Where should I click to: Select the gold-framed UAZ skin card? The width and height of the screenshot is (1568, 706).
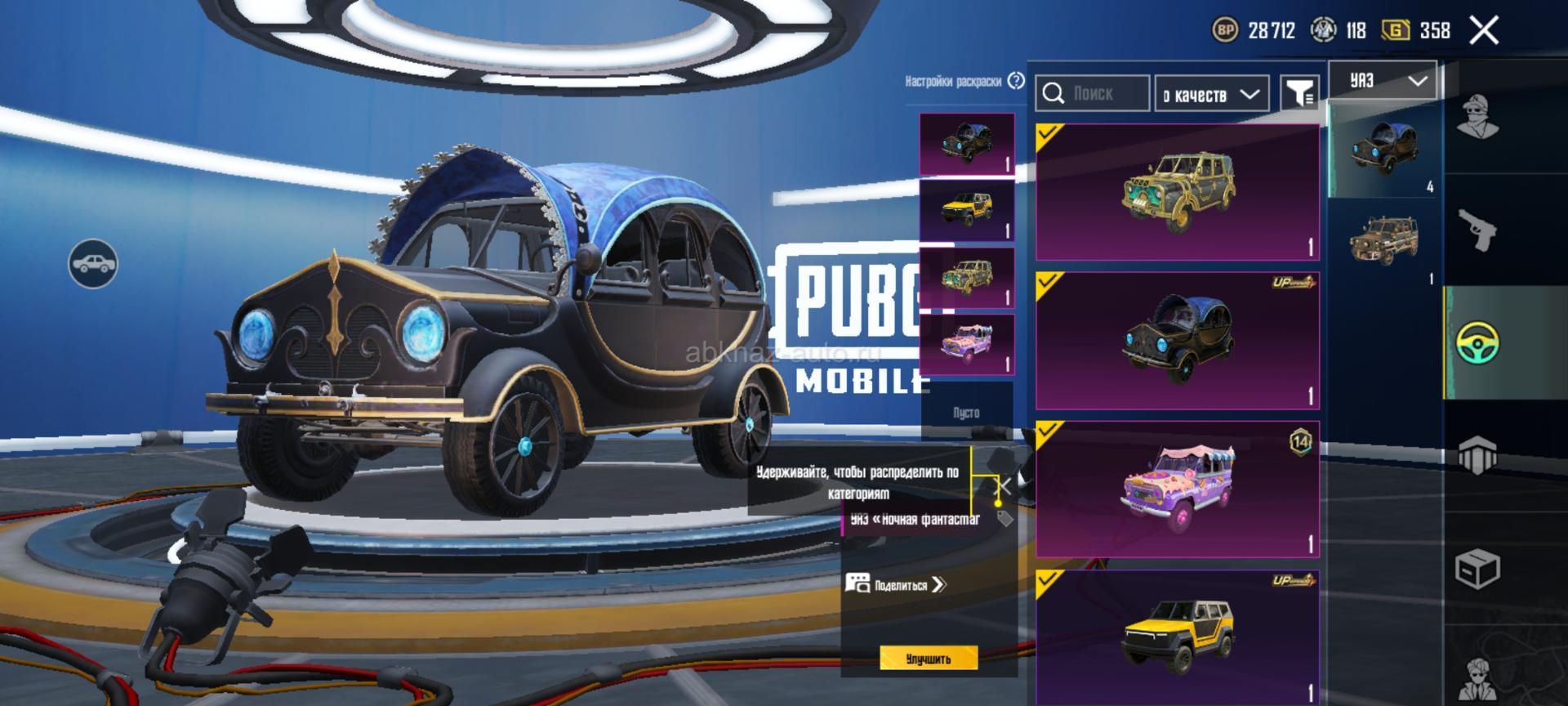1177,193
